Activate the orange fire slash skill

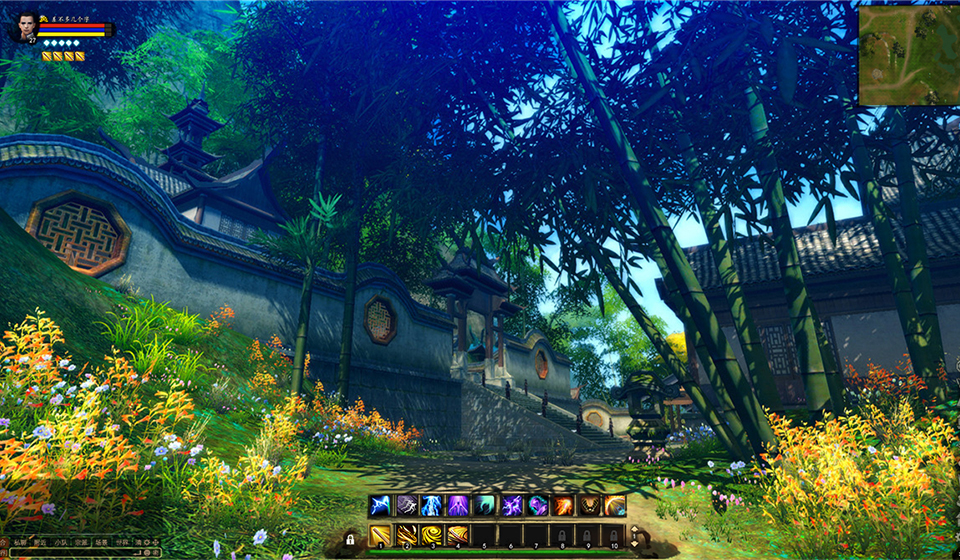(x=562, y=505)
